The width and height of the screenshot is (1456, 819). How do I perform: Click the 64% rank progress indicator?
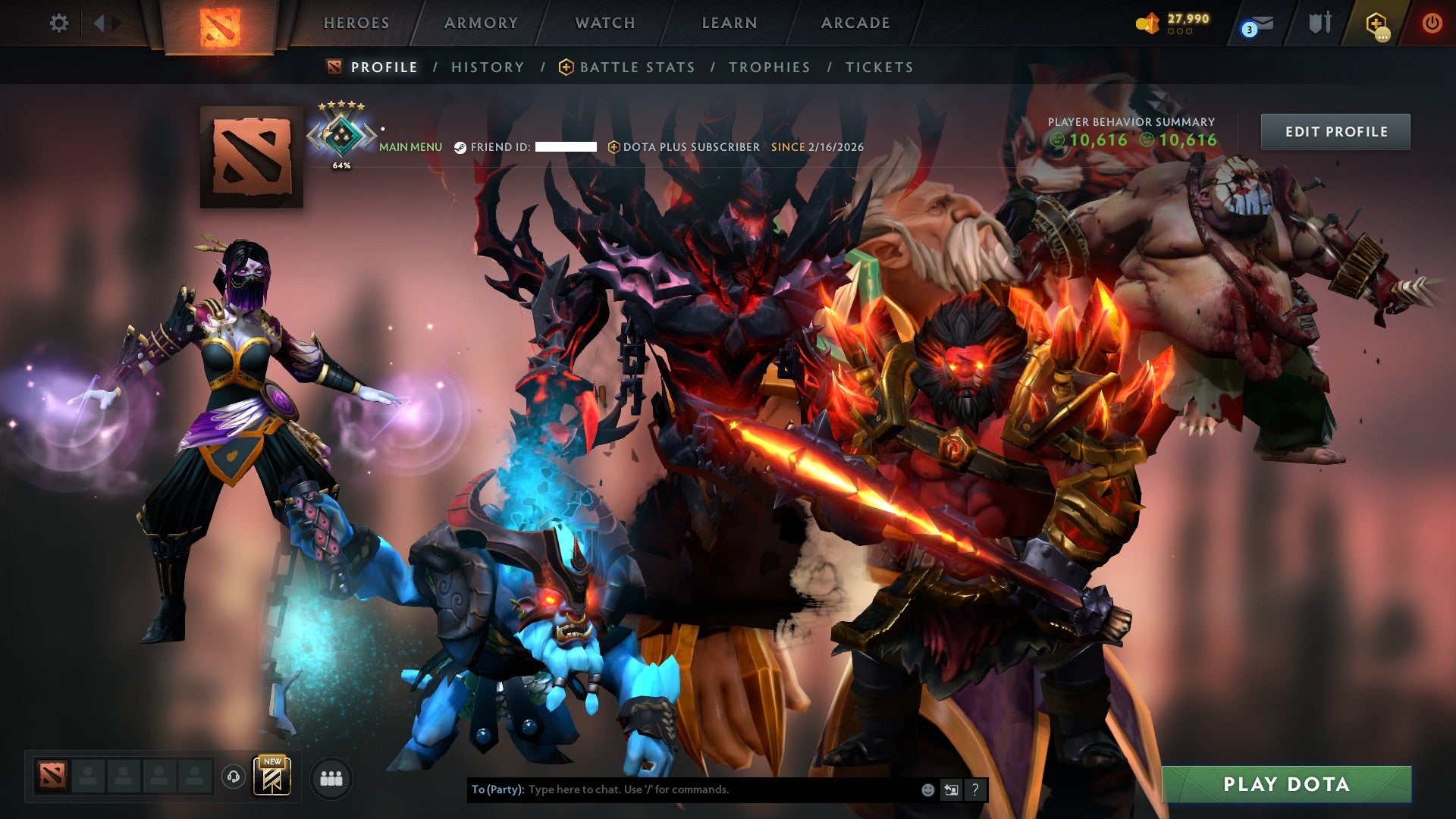(x=341, y=163)
